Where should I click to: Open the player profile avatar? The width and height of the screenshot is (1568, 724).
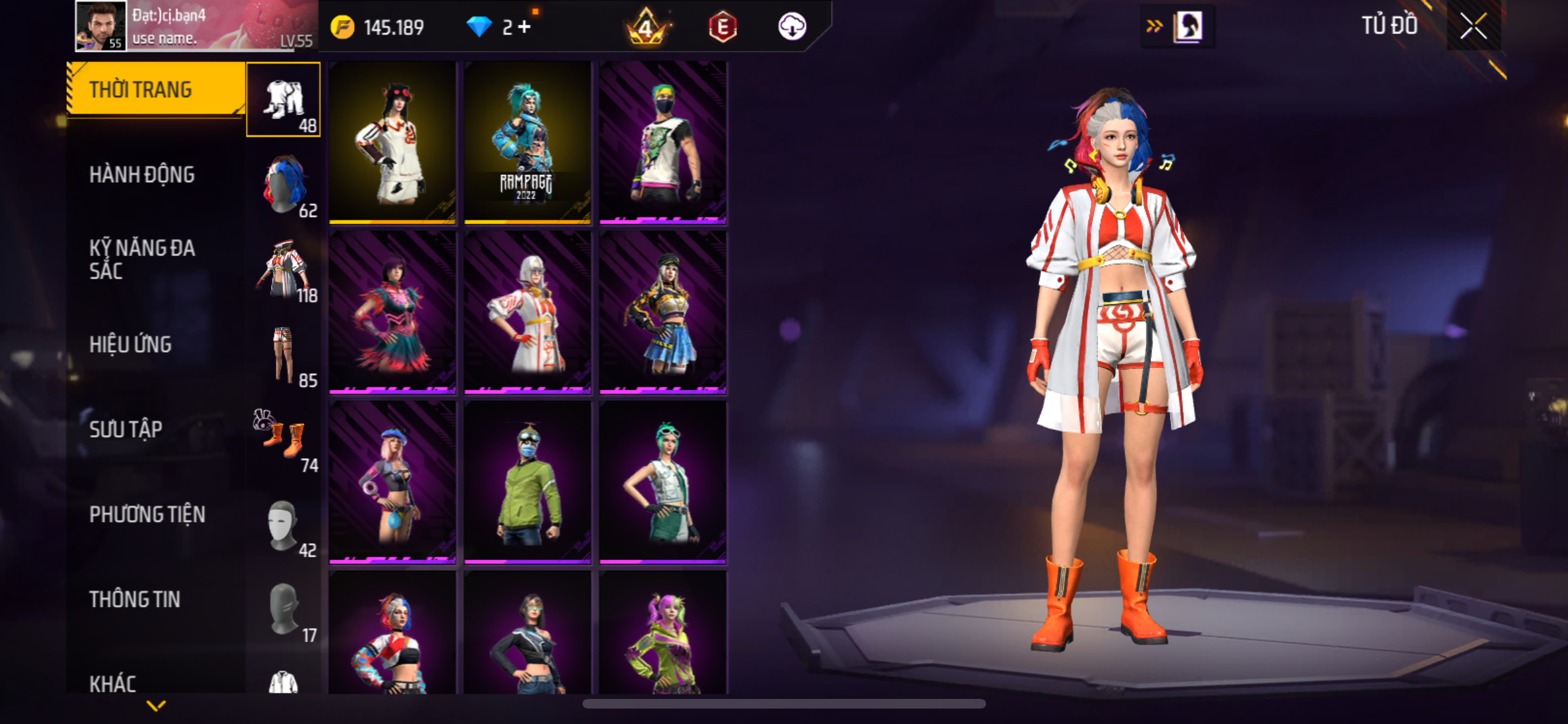coord(100,26)
